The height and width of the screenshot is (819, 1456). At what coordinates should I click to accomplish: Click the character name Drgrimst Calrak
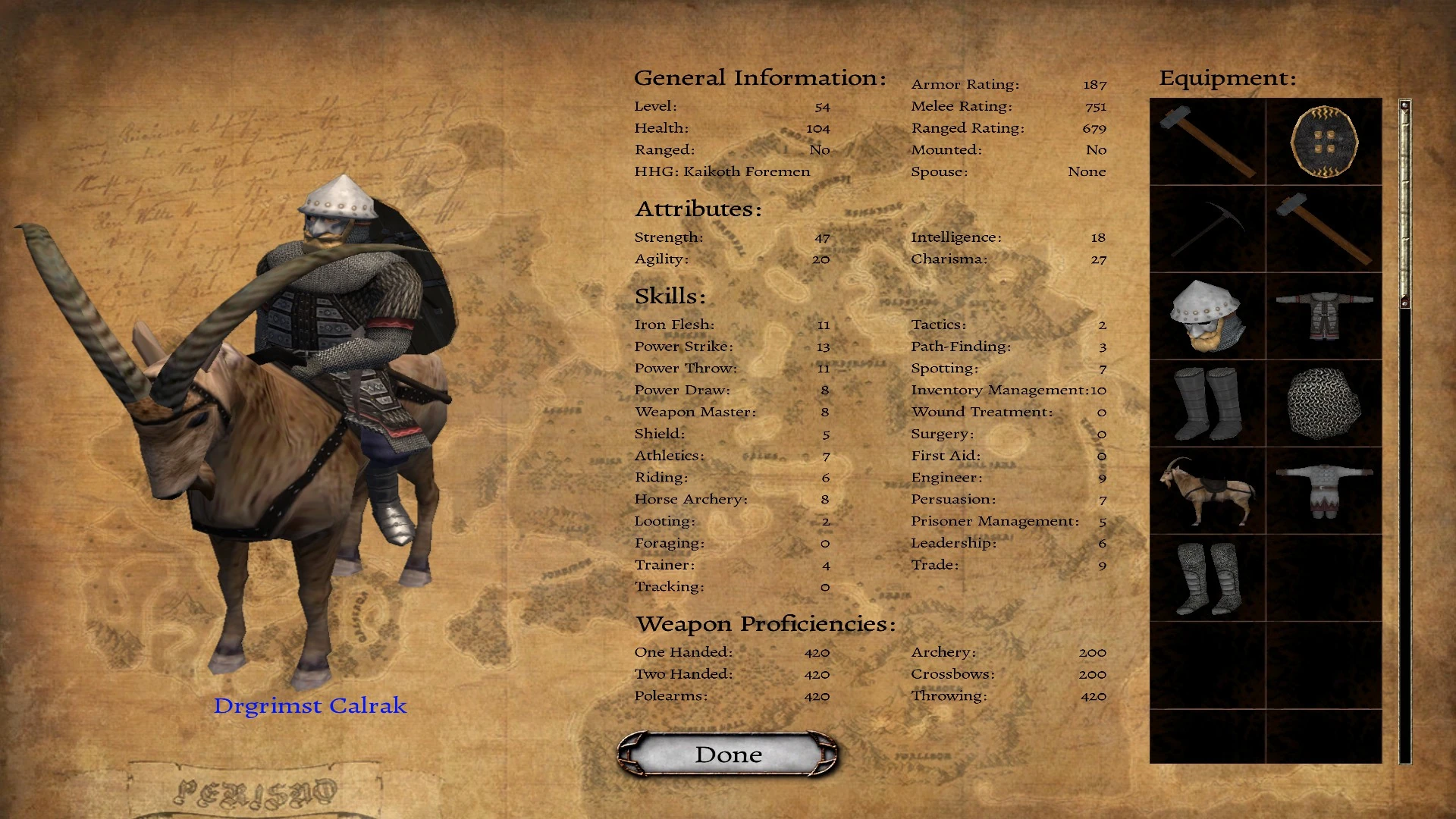(310, 705)
